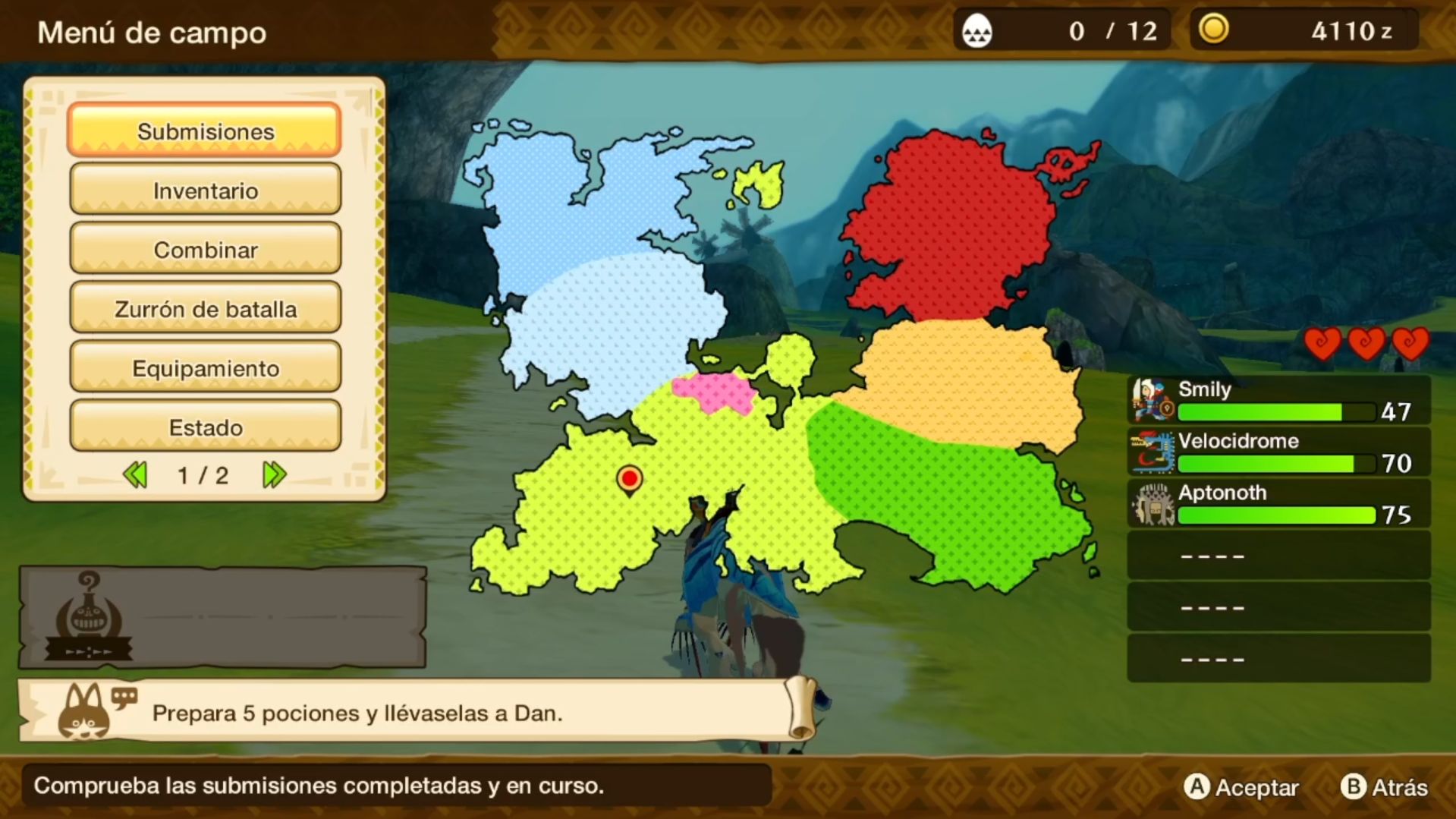Open Zurrón de batalla

[x=205, y=308]
